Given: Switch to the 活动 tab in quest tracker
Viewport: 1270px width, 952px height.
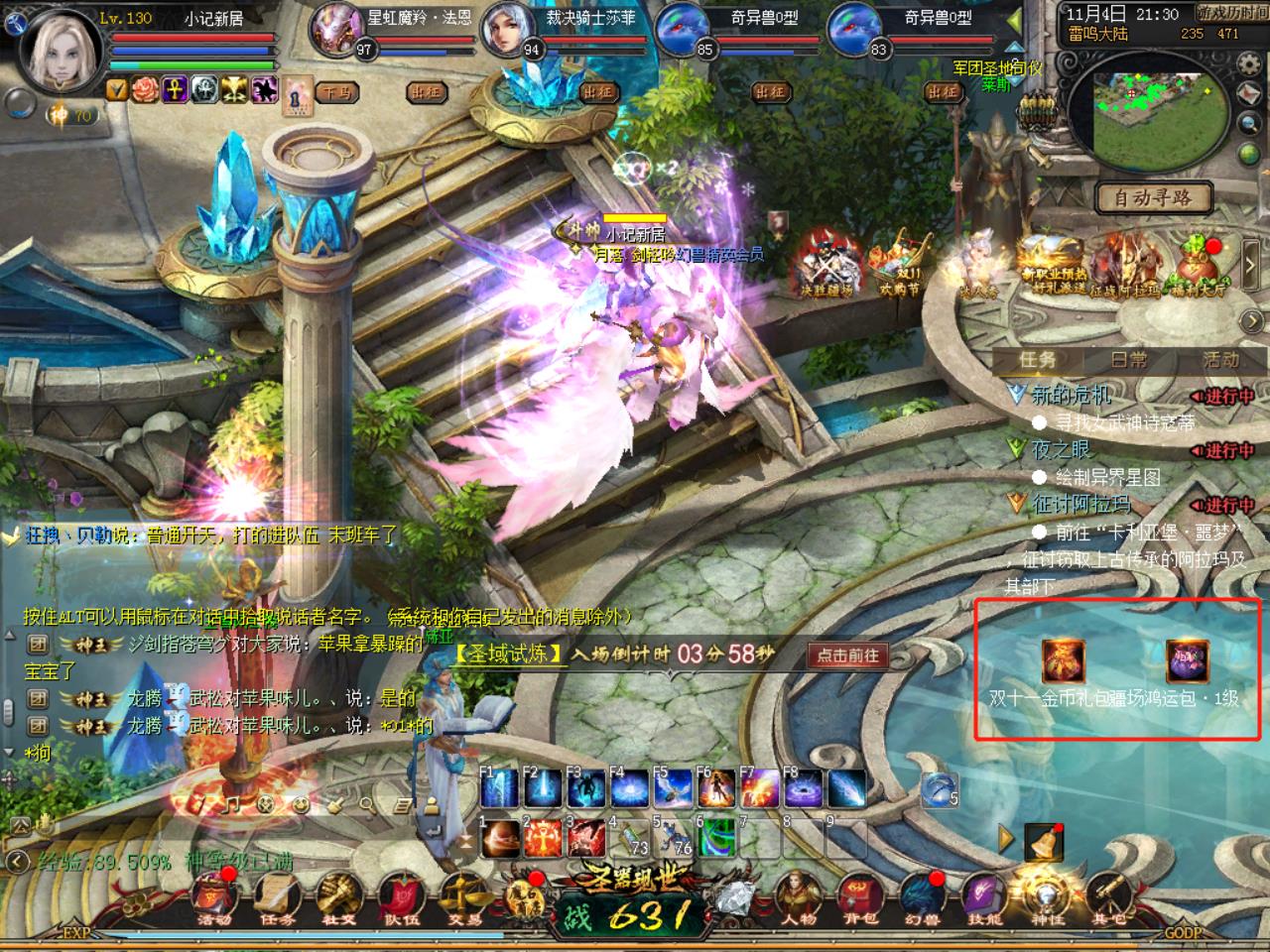Looking at the screenshot, I should click(x=1220, y=360).
